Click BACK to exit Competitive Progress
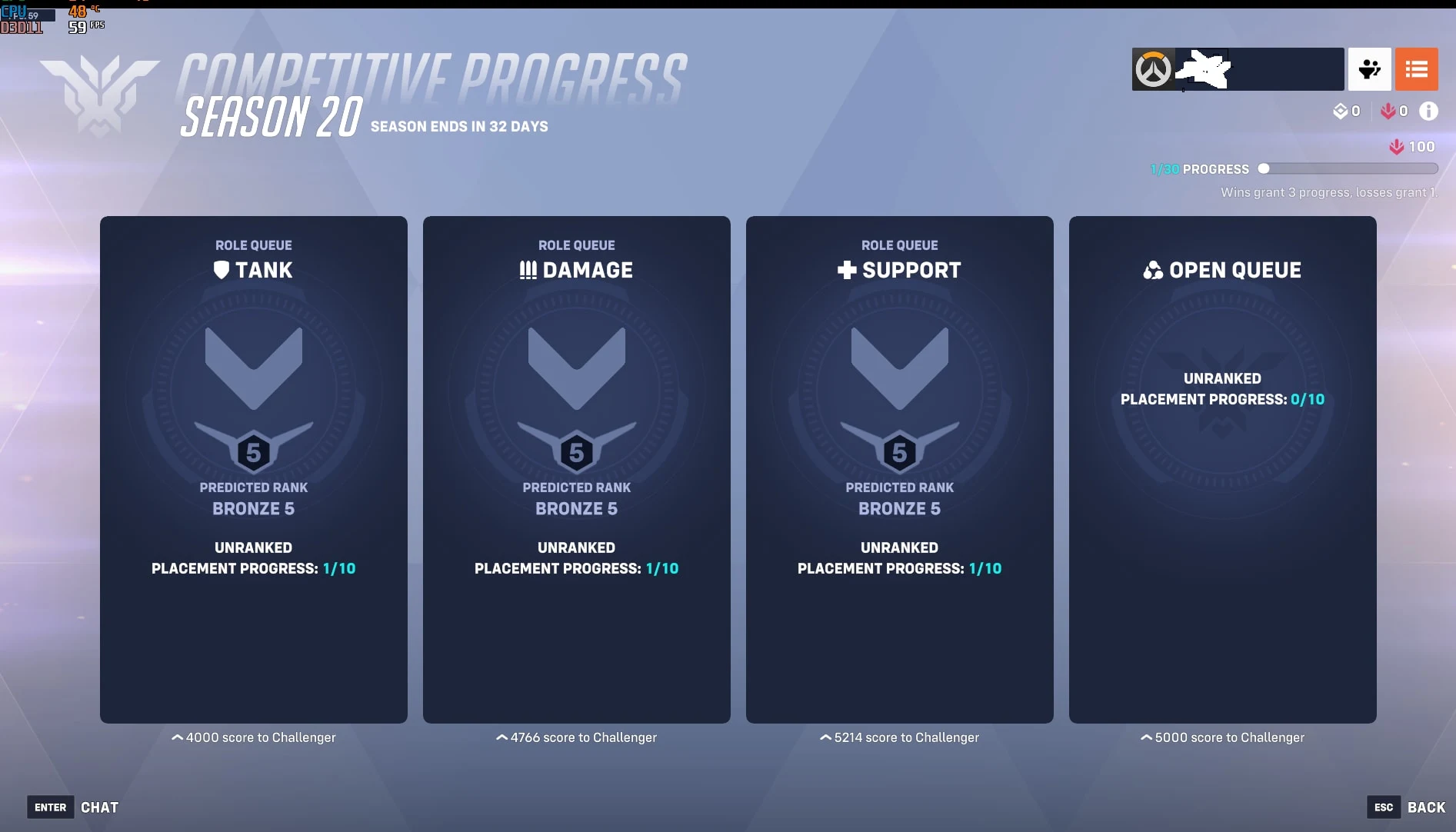Viewport: 1456px width, 832px height. click(1425, 807)
